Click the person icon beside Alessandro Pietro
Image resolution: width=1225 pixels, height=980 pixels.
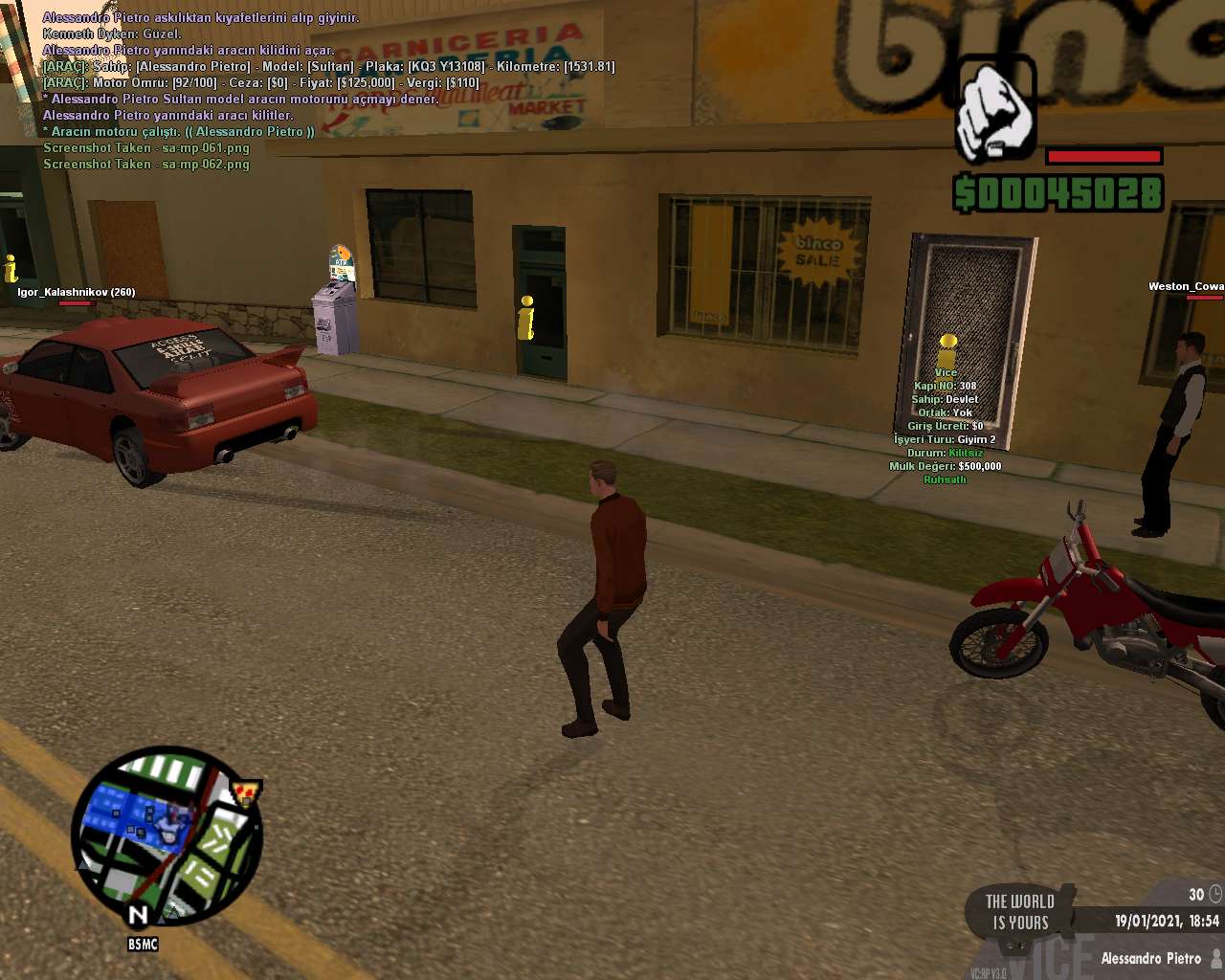tap(1216, 958)
